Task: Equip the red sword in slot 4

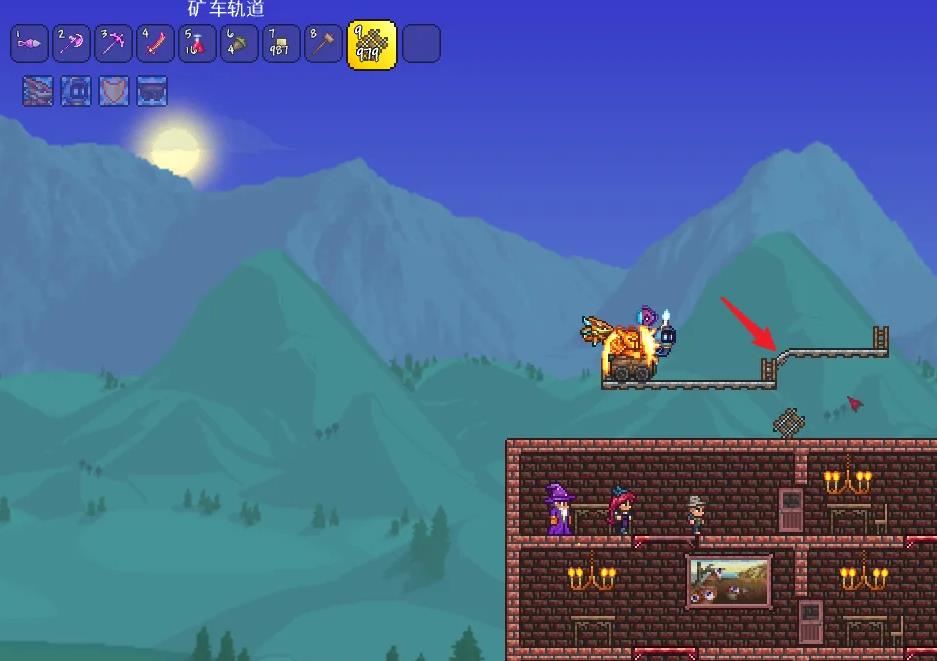Action: coord(155,44)
